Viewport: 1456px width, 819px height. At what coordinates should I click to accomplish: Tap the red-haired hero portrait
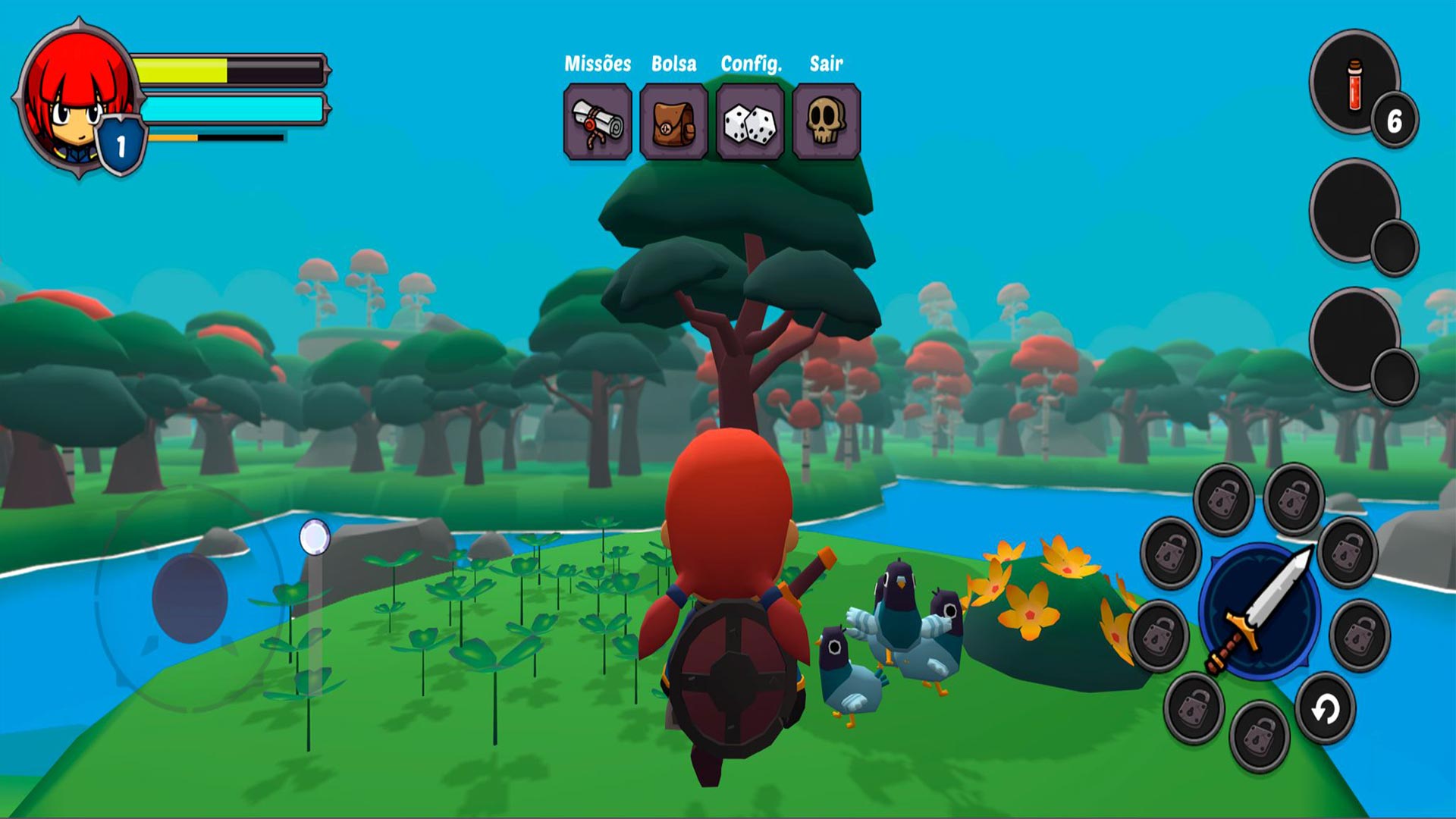[76, 99]
